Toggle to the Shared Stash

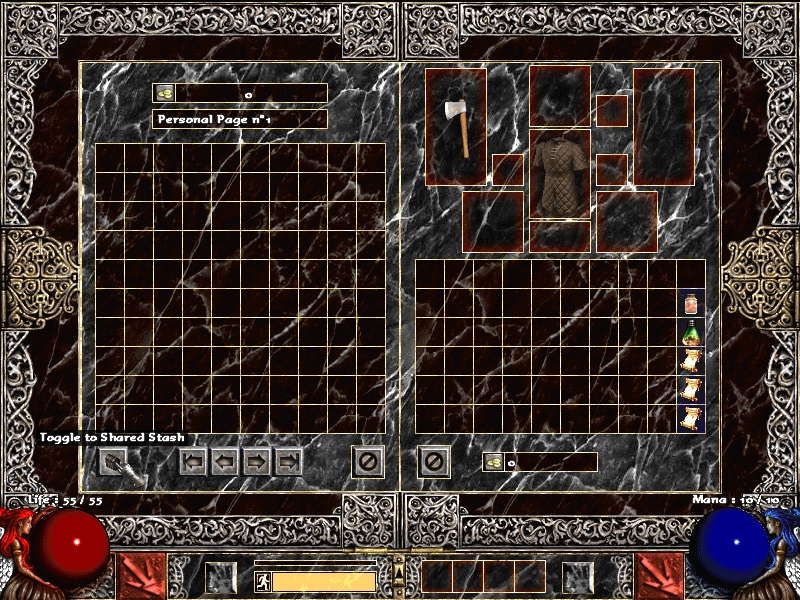[118, 462]
